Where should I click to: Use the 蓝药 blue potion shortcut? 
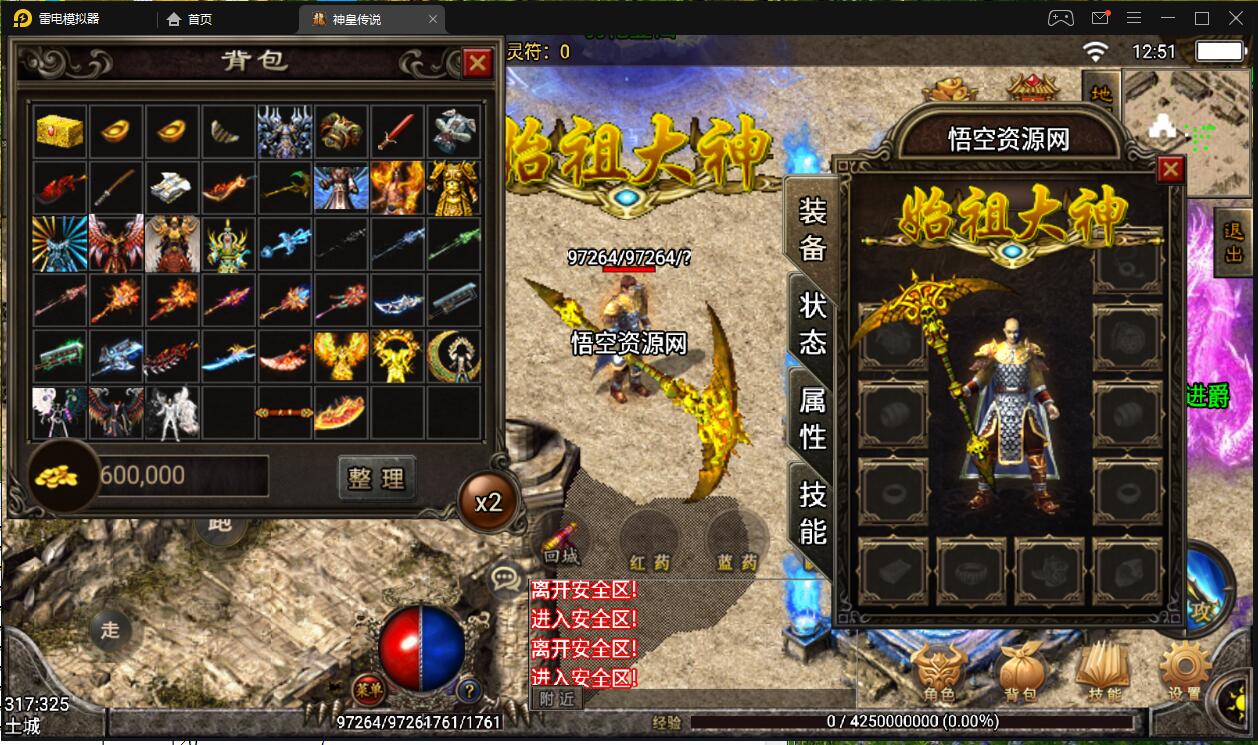[x=736, y=540]
